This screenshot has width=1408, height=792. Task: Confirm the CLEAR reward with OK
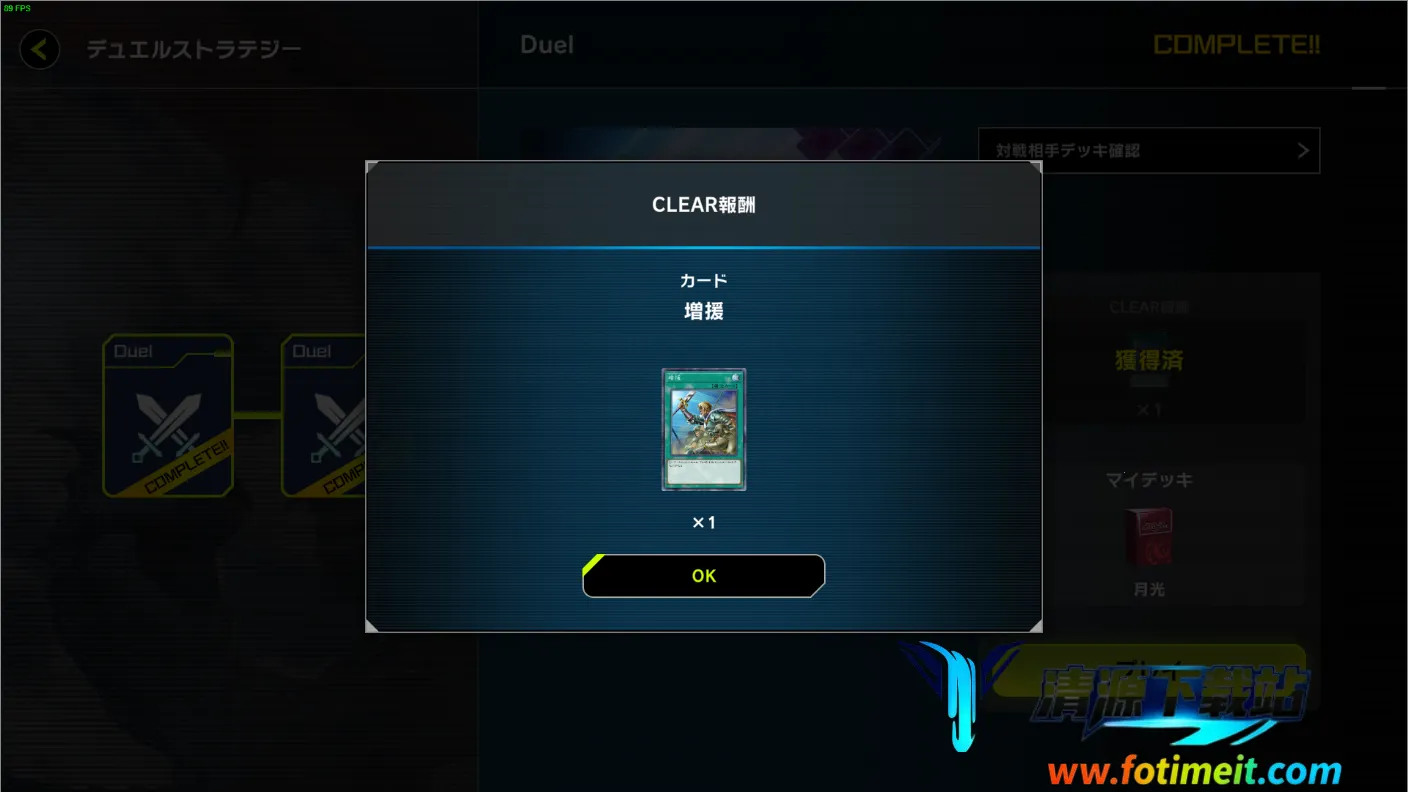tap(704, 576)
